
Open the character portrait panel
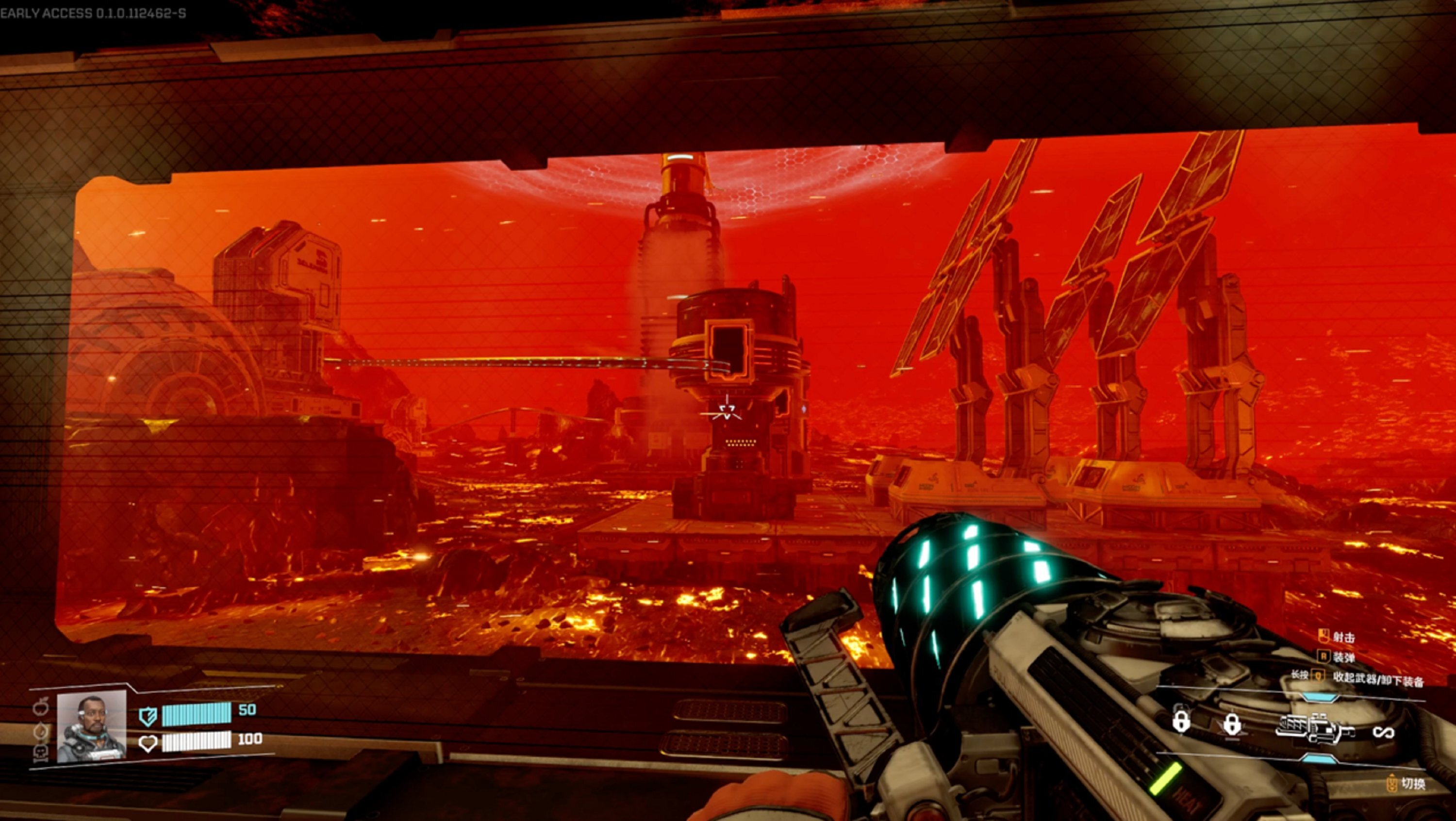point(92,727)
